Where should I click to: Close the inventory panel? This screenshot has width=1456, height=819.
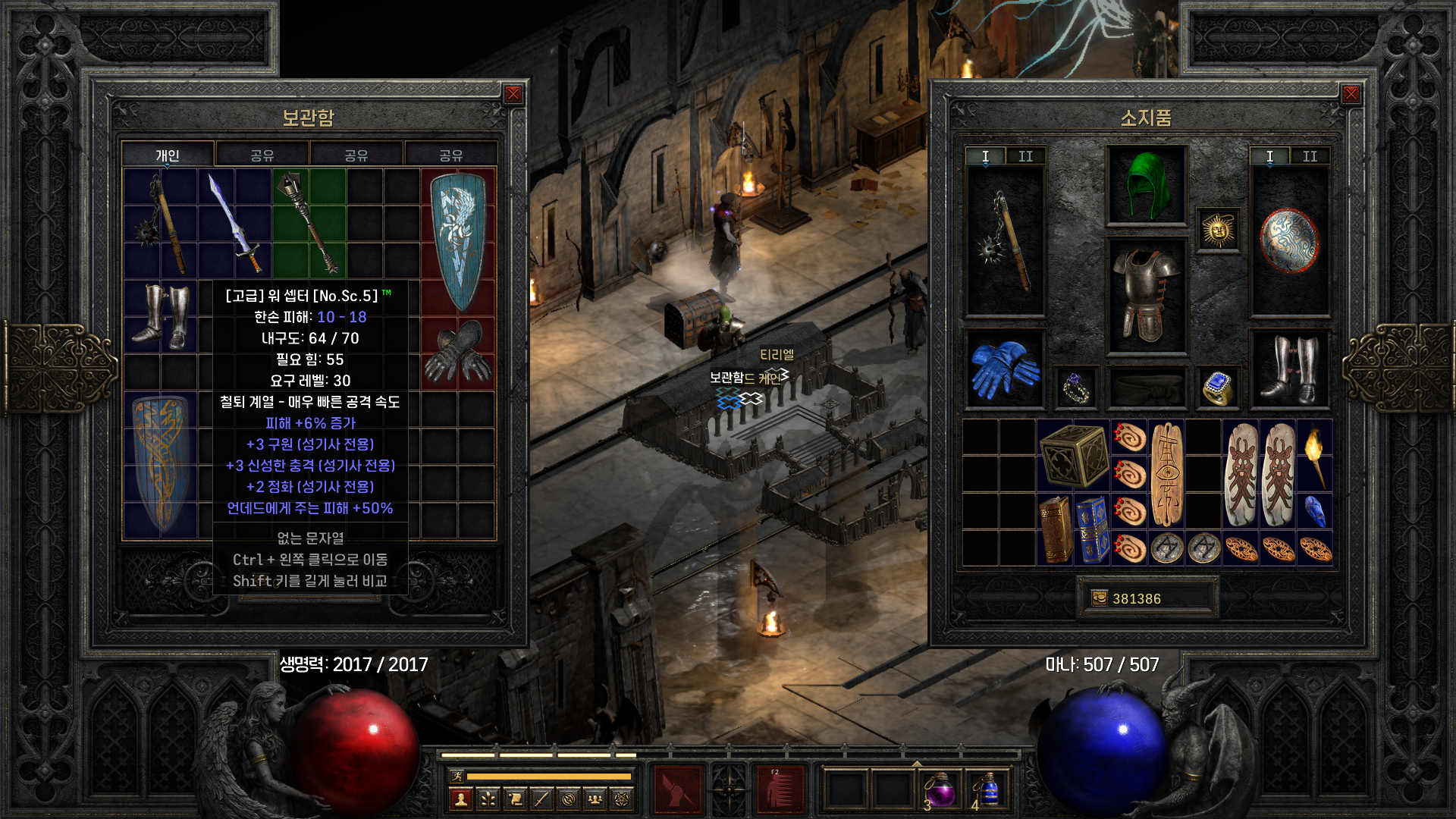pyautogui.click(x=1351, y=94)
